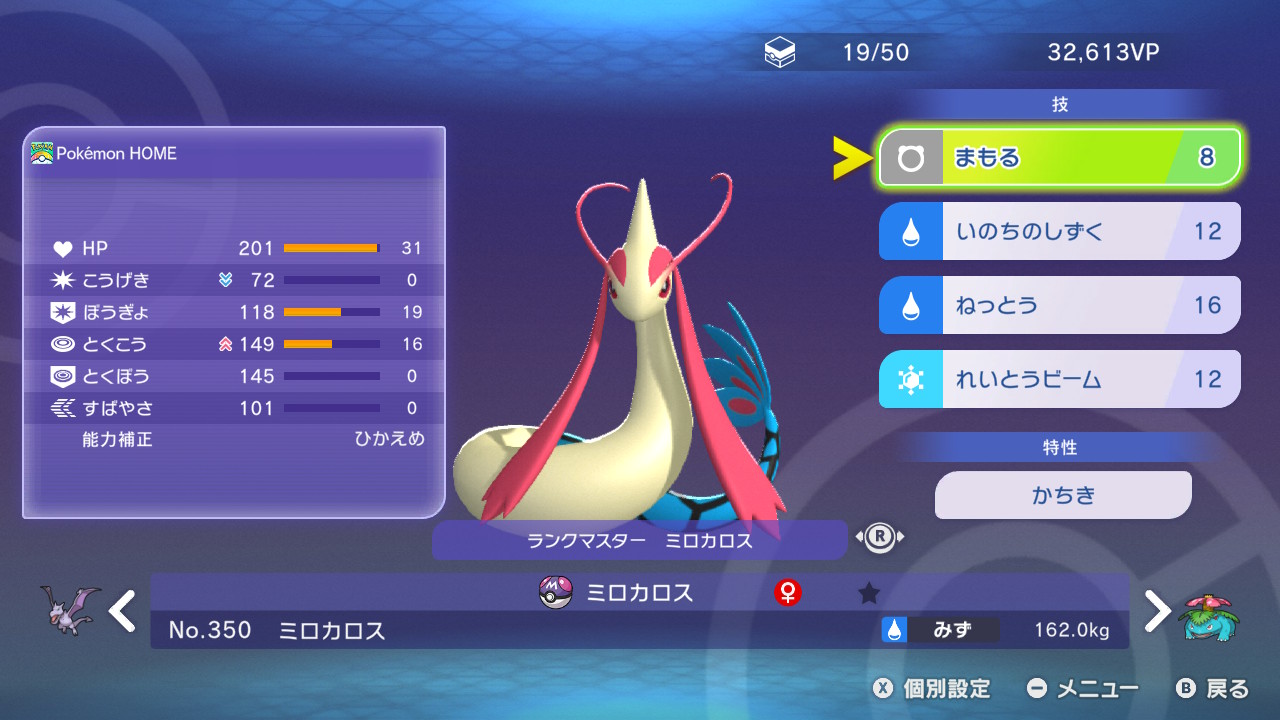Select the ねっとう move
Screen dimensions: 1280x720
pyautogui.click(x=1059, y=305)
